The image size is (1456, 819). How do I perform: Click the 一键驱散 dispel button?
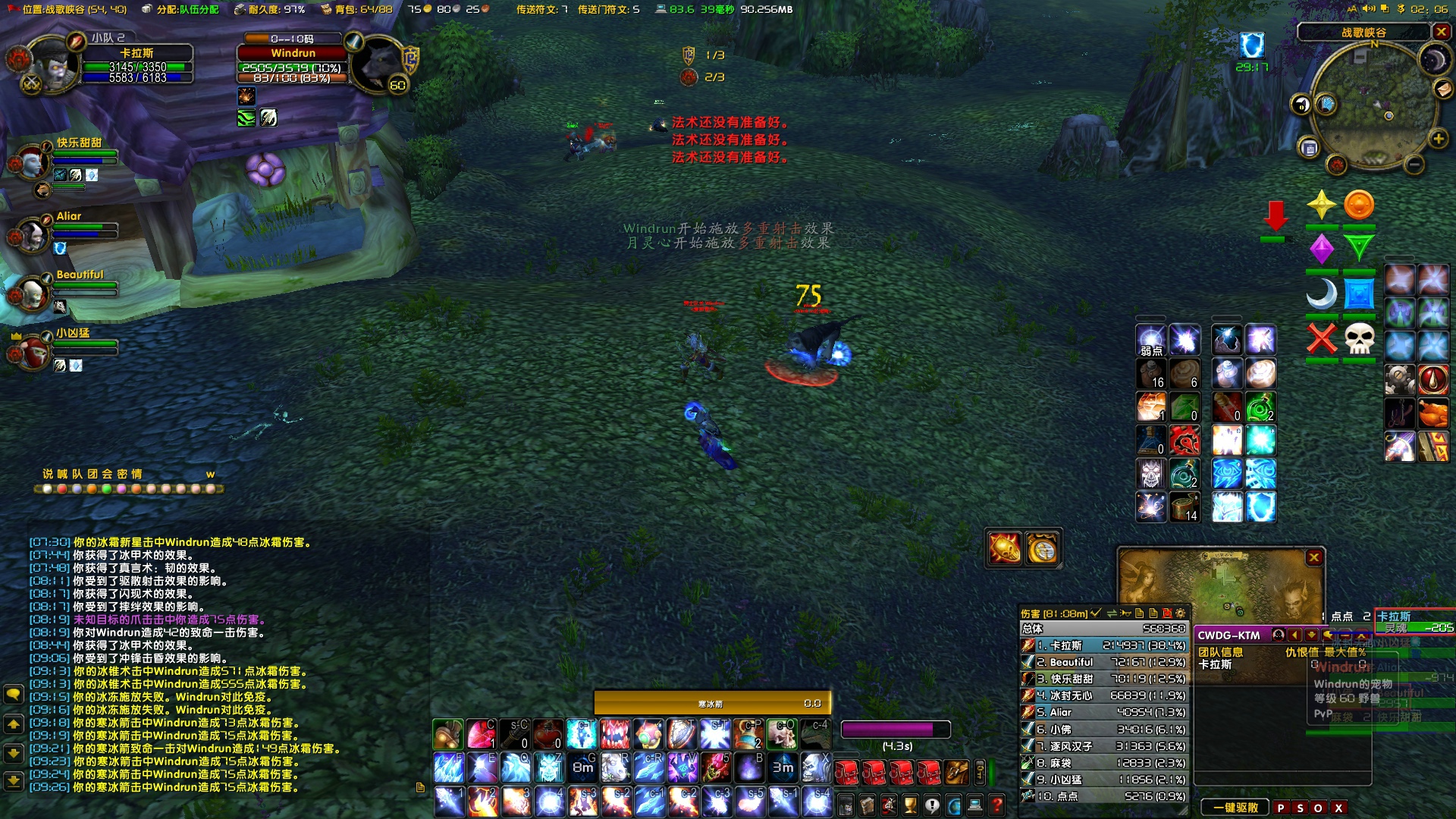click(1235, 808)
